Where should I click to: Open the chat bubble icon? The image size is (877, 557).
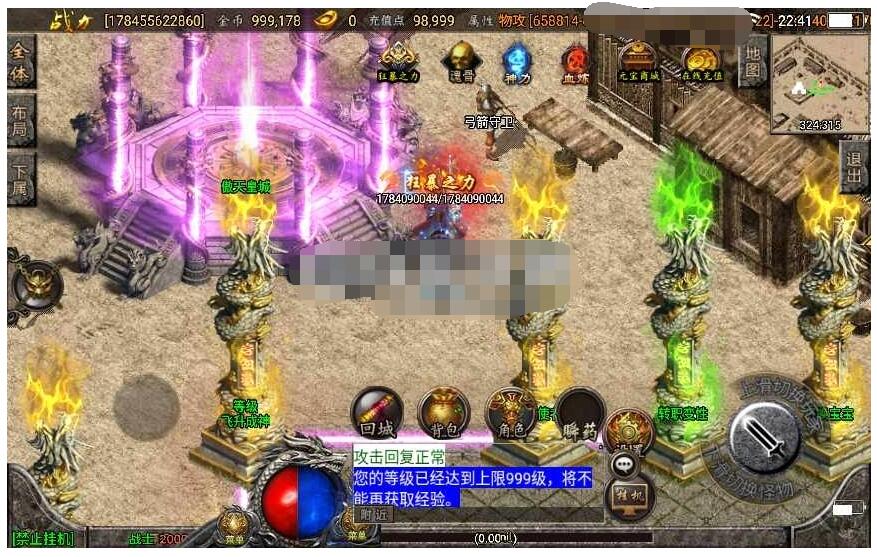(x=627, y=464)
